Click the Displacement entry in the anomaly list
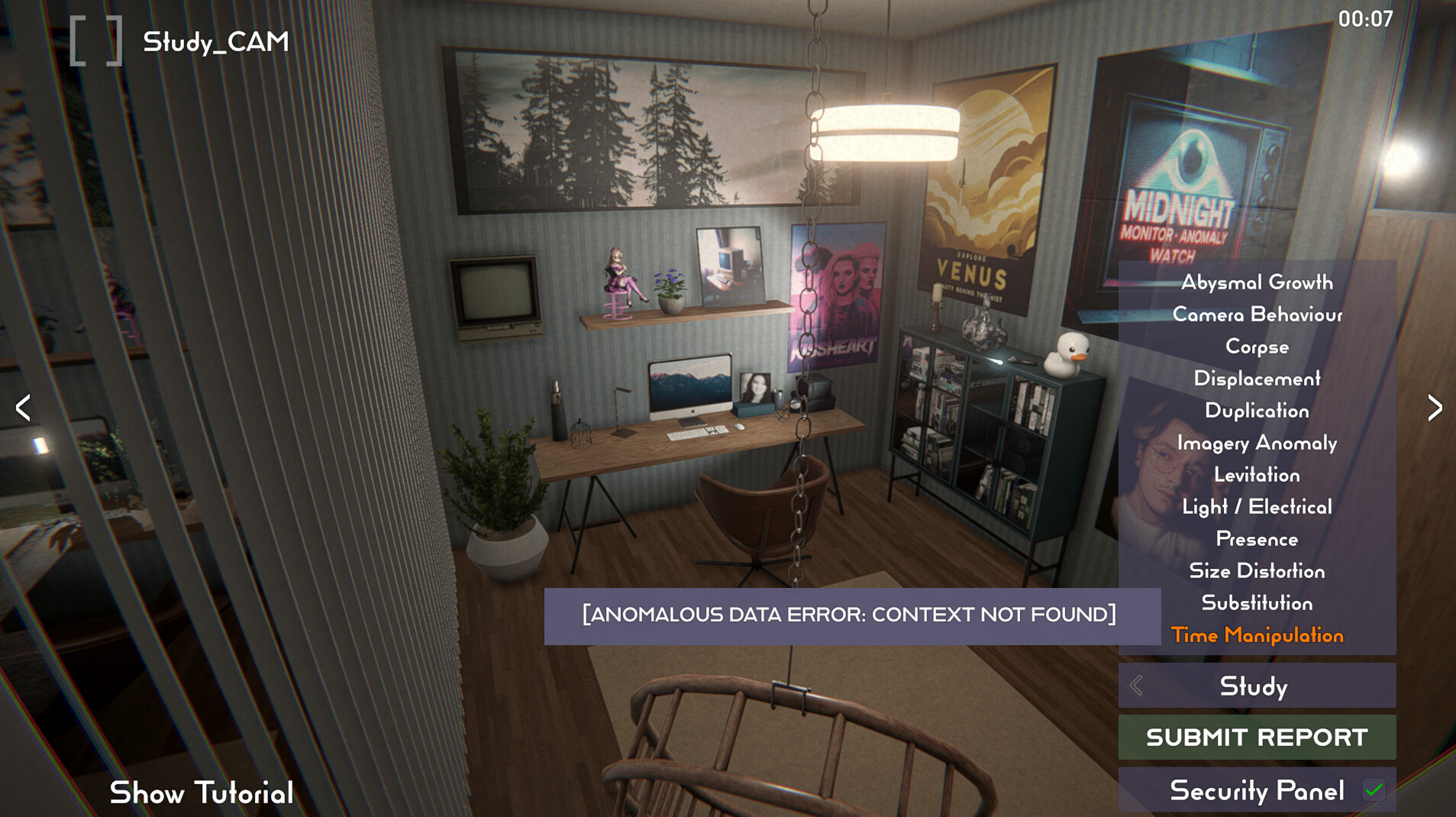 (x=1257, y=378)
